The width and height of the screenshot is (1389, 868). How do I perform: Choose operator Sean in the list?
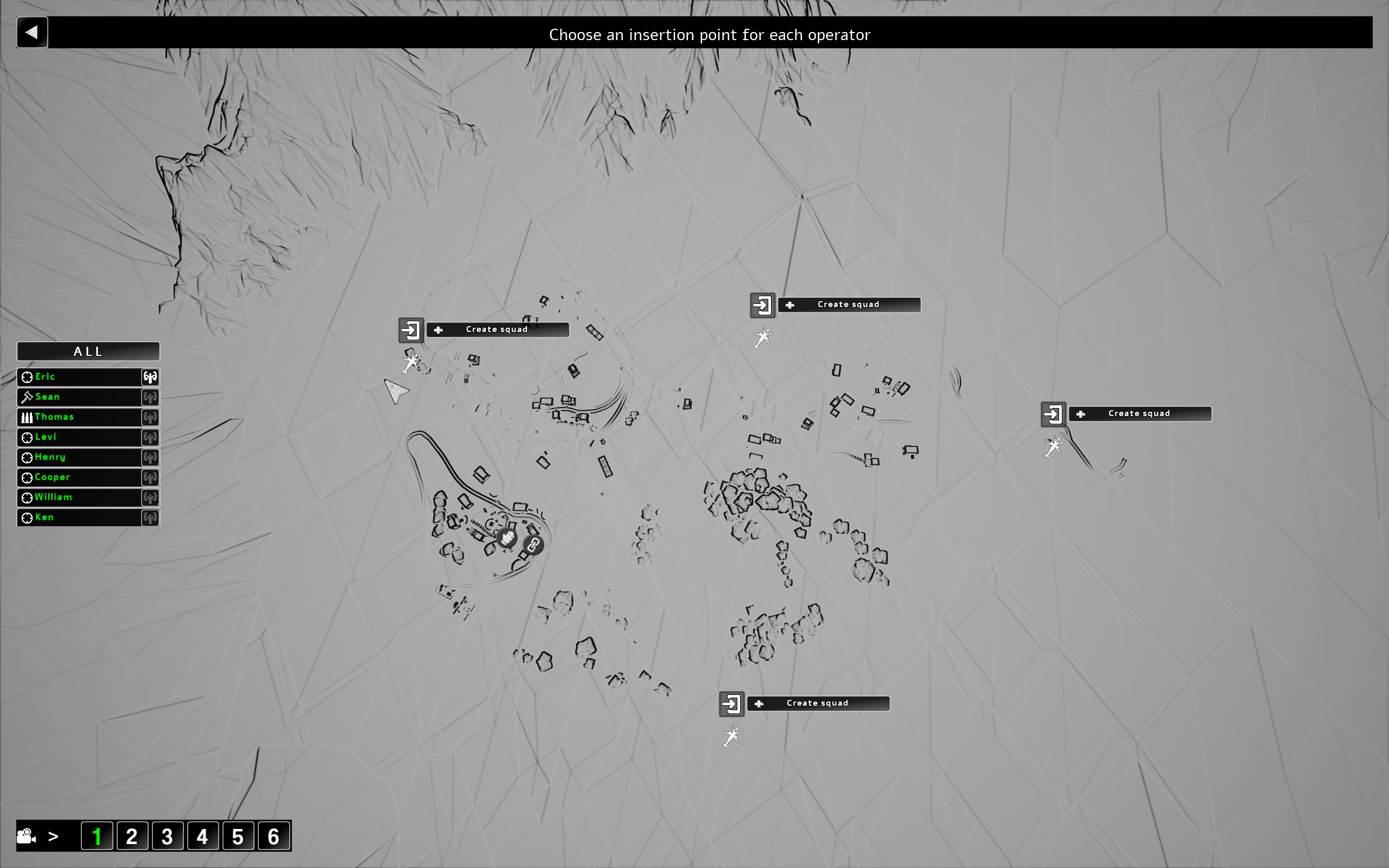pyautogui.click(x=79, y=397)
